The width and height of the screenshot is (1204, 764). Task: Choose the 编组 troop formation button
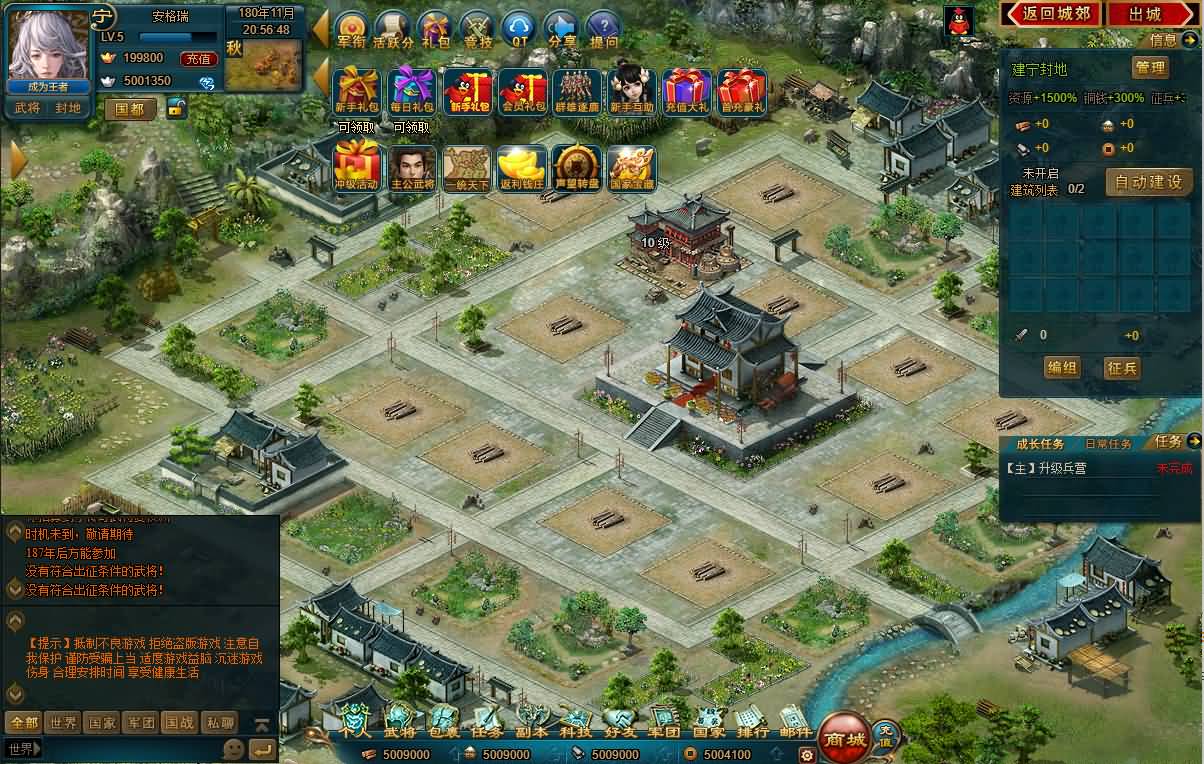coord(1061,368)
